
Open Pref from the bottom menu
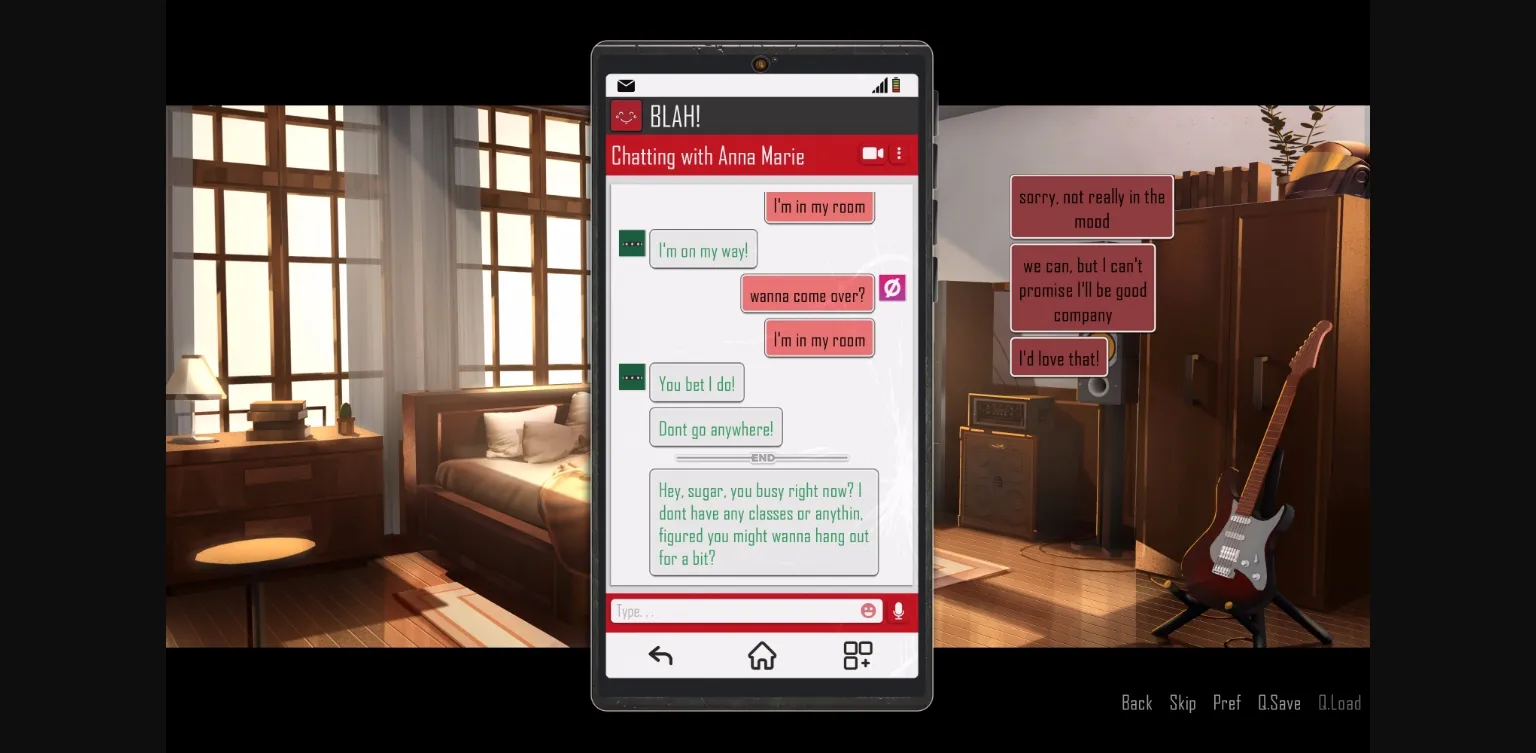(1227, 703)
